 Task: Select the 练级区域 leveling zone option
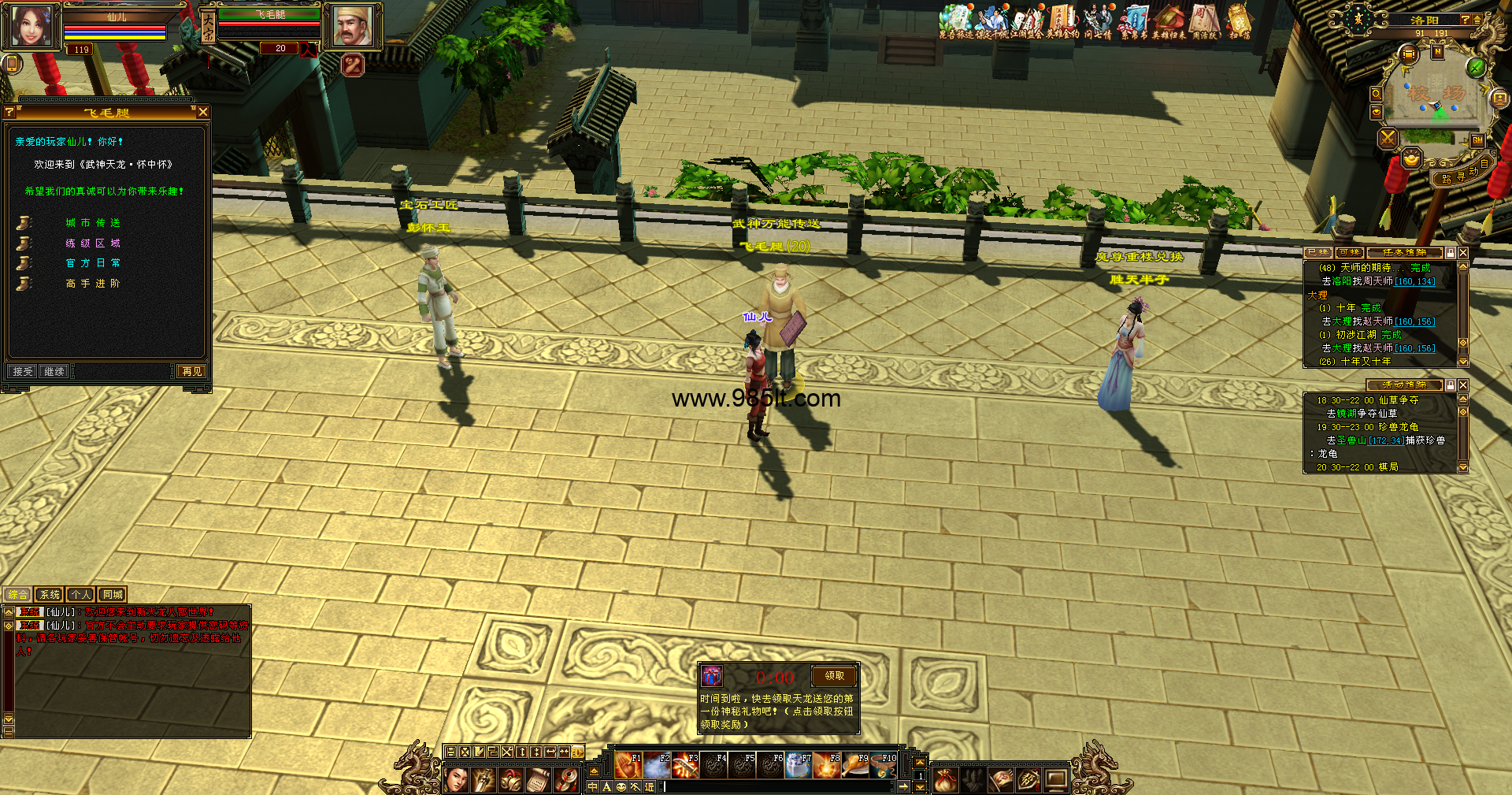click(93, 243)
